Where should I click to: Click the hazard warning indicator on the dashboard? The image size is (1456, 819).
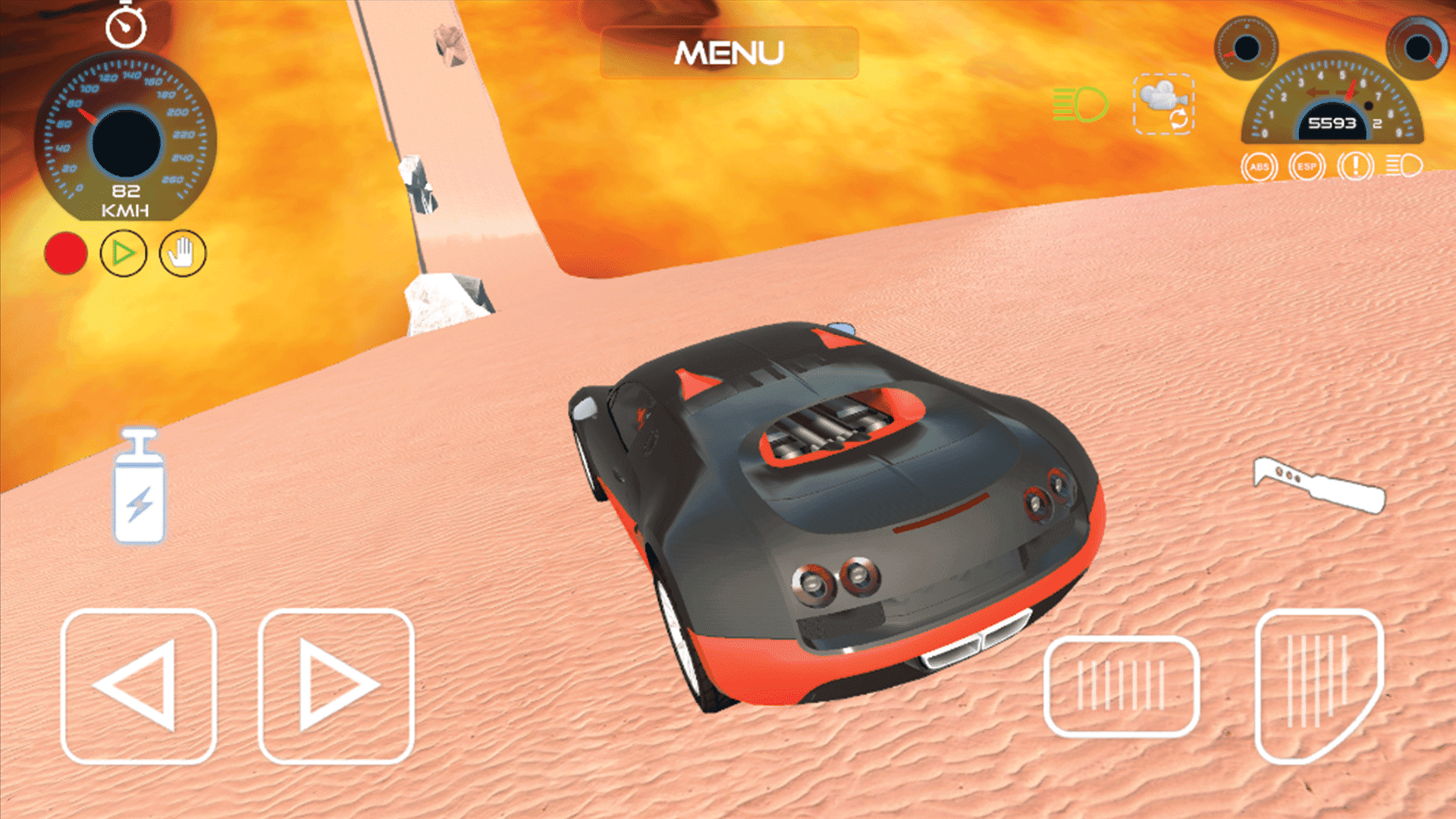[1356, 167]
